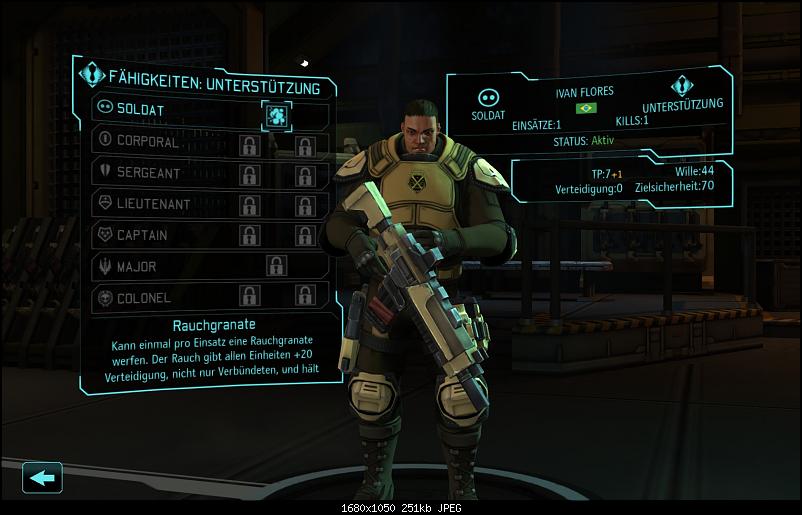Image resolution: width=802 pixels, height=515 pixels.
Task: Go back using the arrow button
Action: click(42, 477)
